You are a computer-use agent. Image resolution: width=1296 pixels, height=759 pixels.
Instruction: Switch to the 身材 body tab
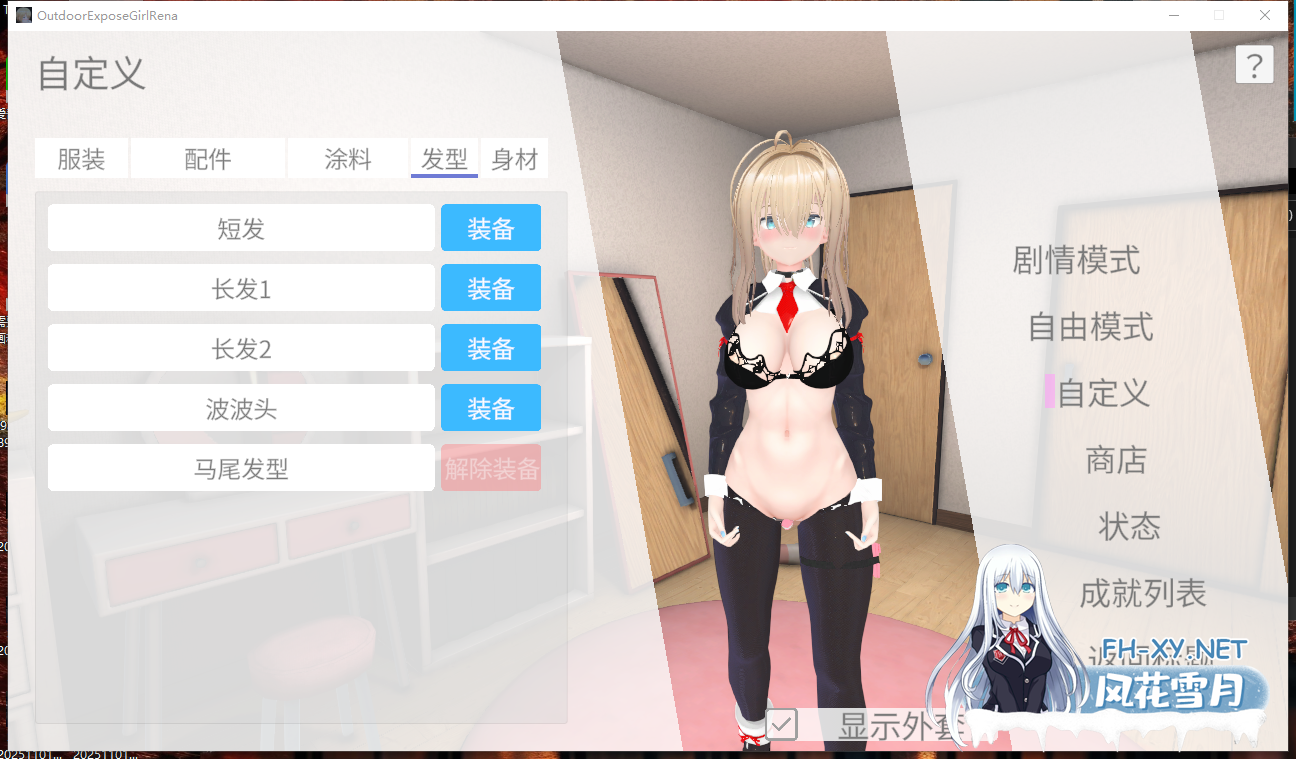click(x=515, y=157)
